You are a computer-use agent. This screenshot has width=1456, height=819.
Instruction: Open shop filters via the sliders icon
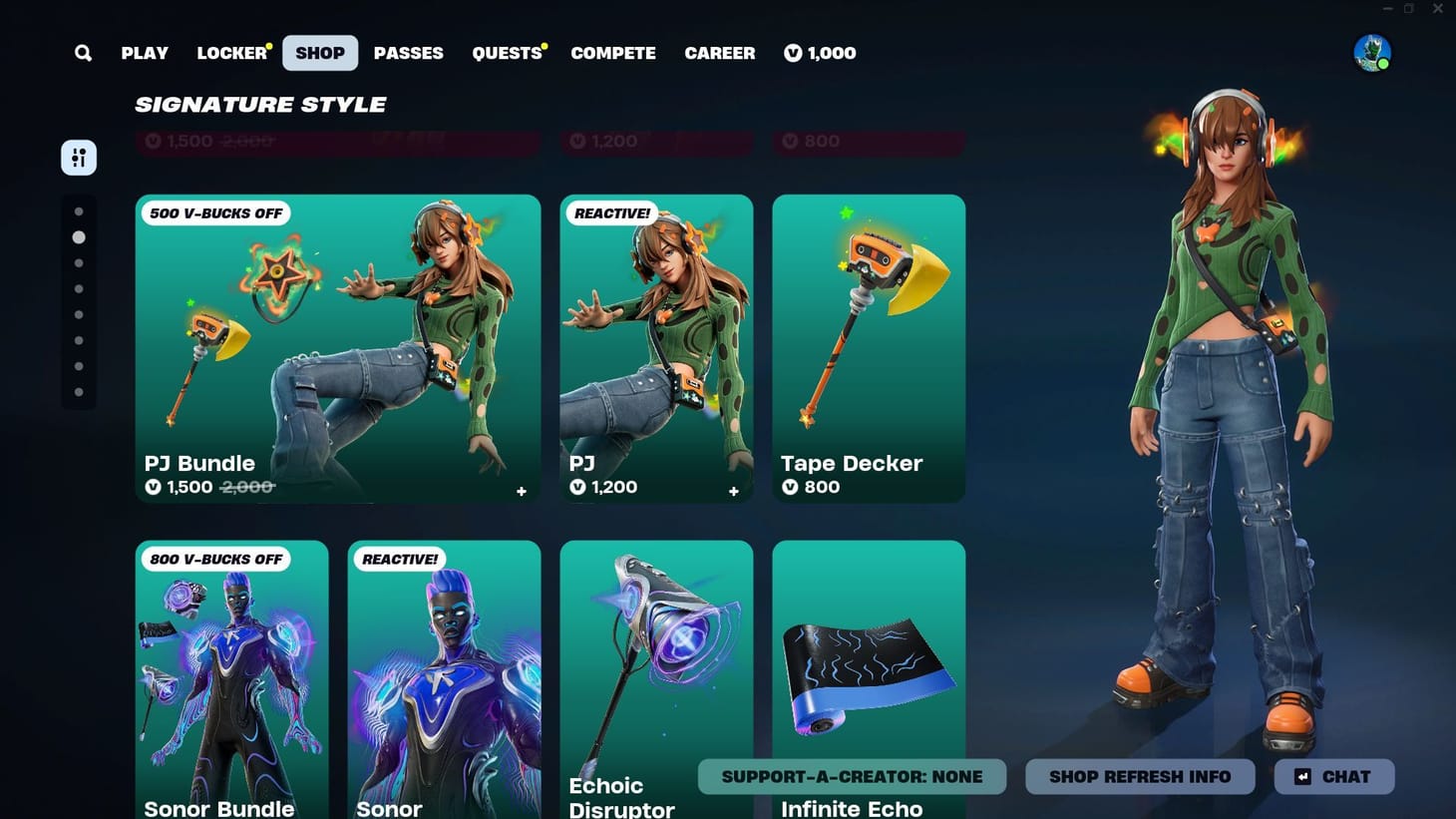click(x=79, y=157)
